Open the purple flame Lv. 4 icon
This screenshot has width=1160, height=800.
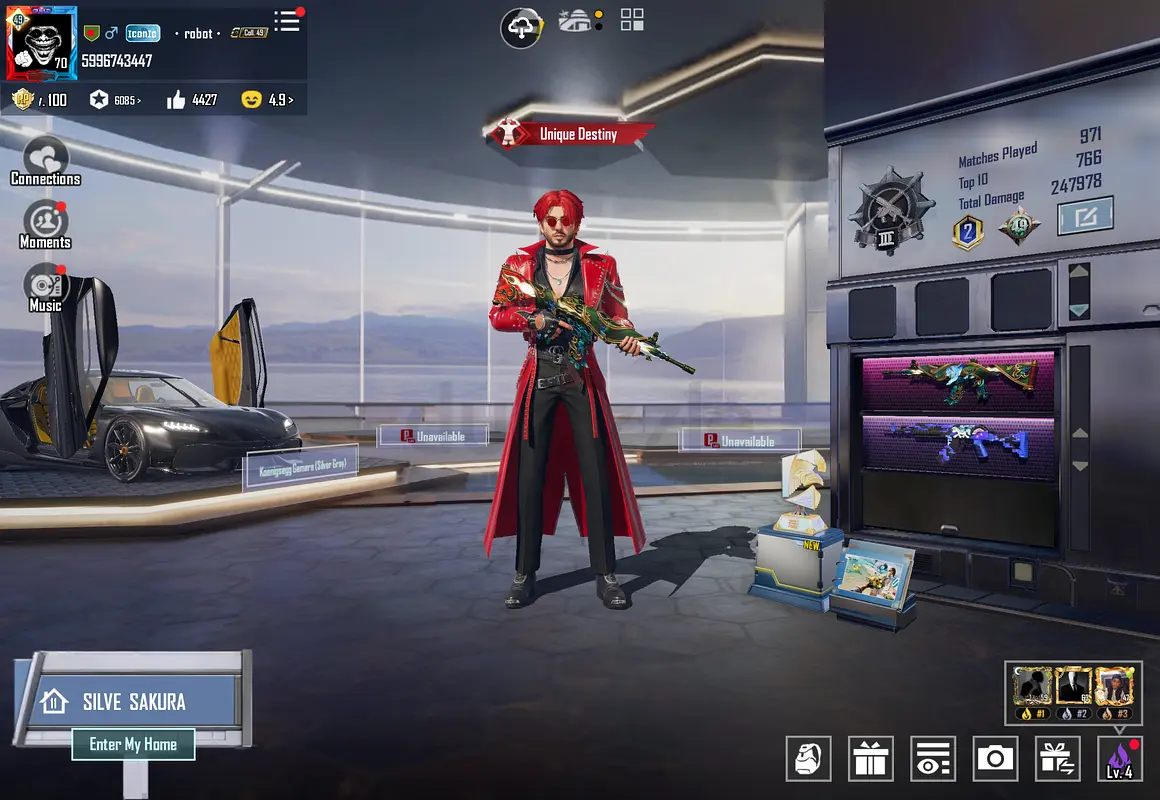[x=1119, y=759]
